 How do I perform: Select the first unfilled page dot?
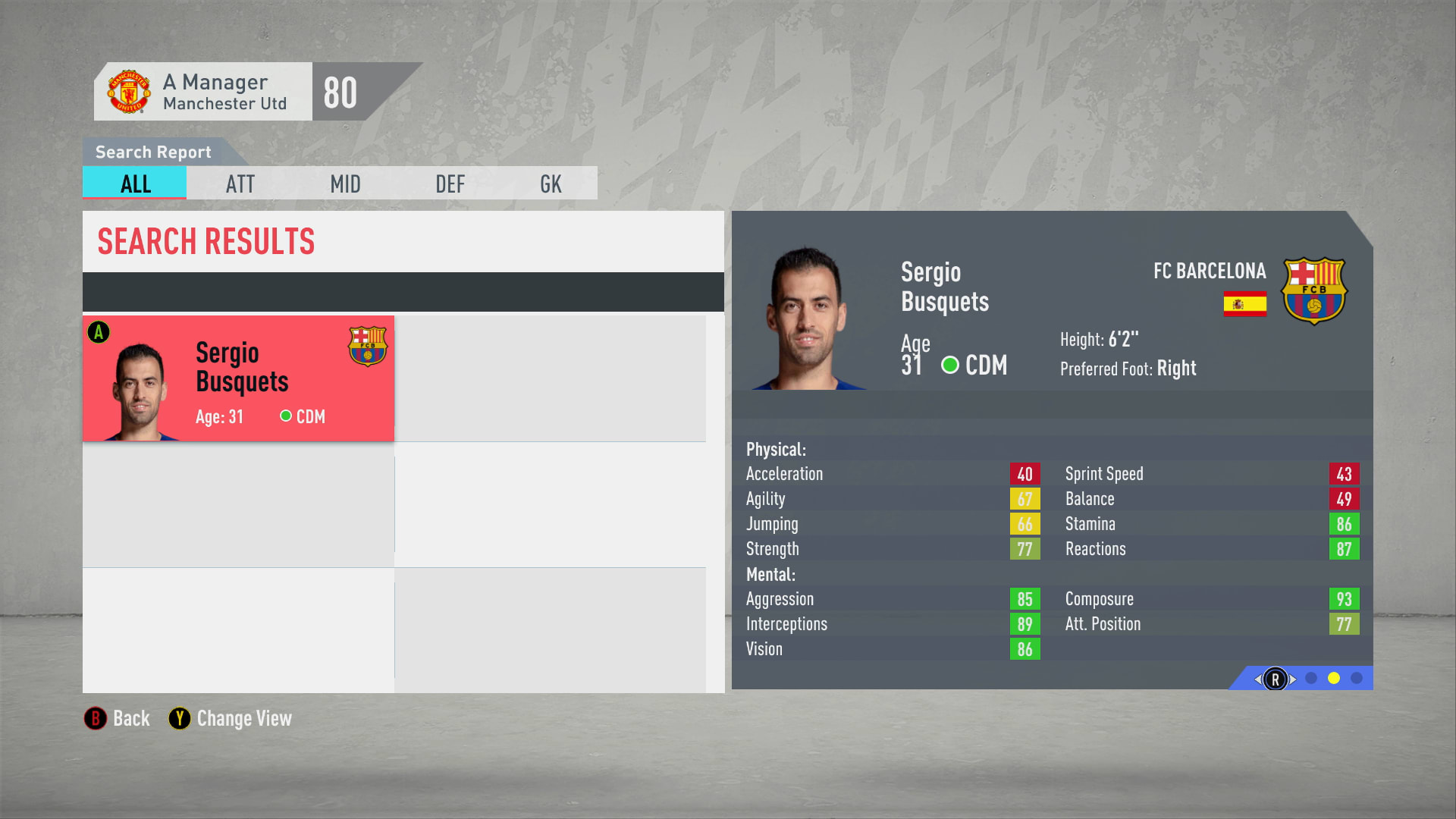(1310, 677)
